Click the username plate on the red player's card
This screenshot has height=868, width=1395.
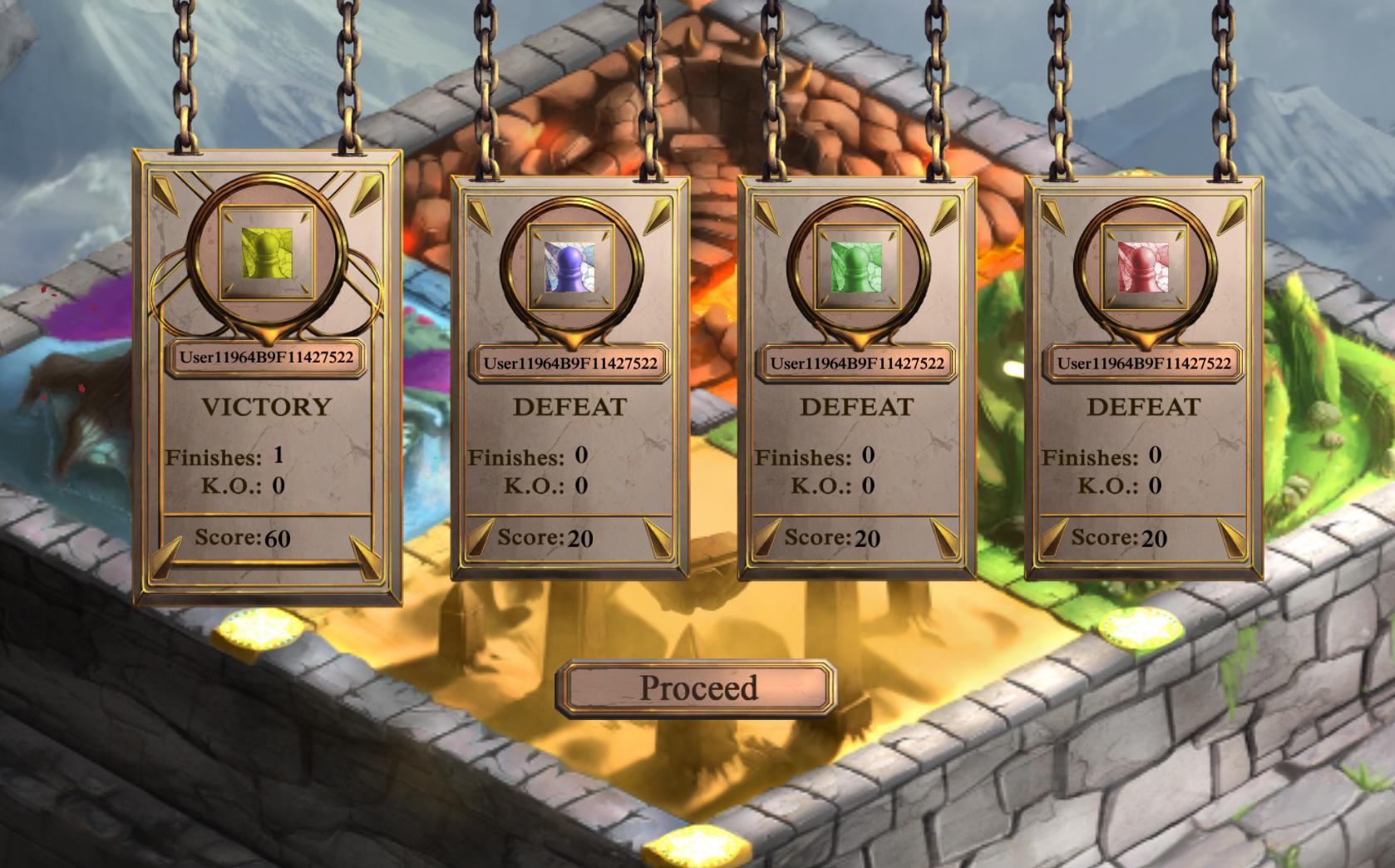click(1142, 362)
